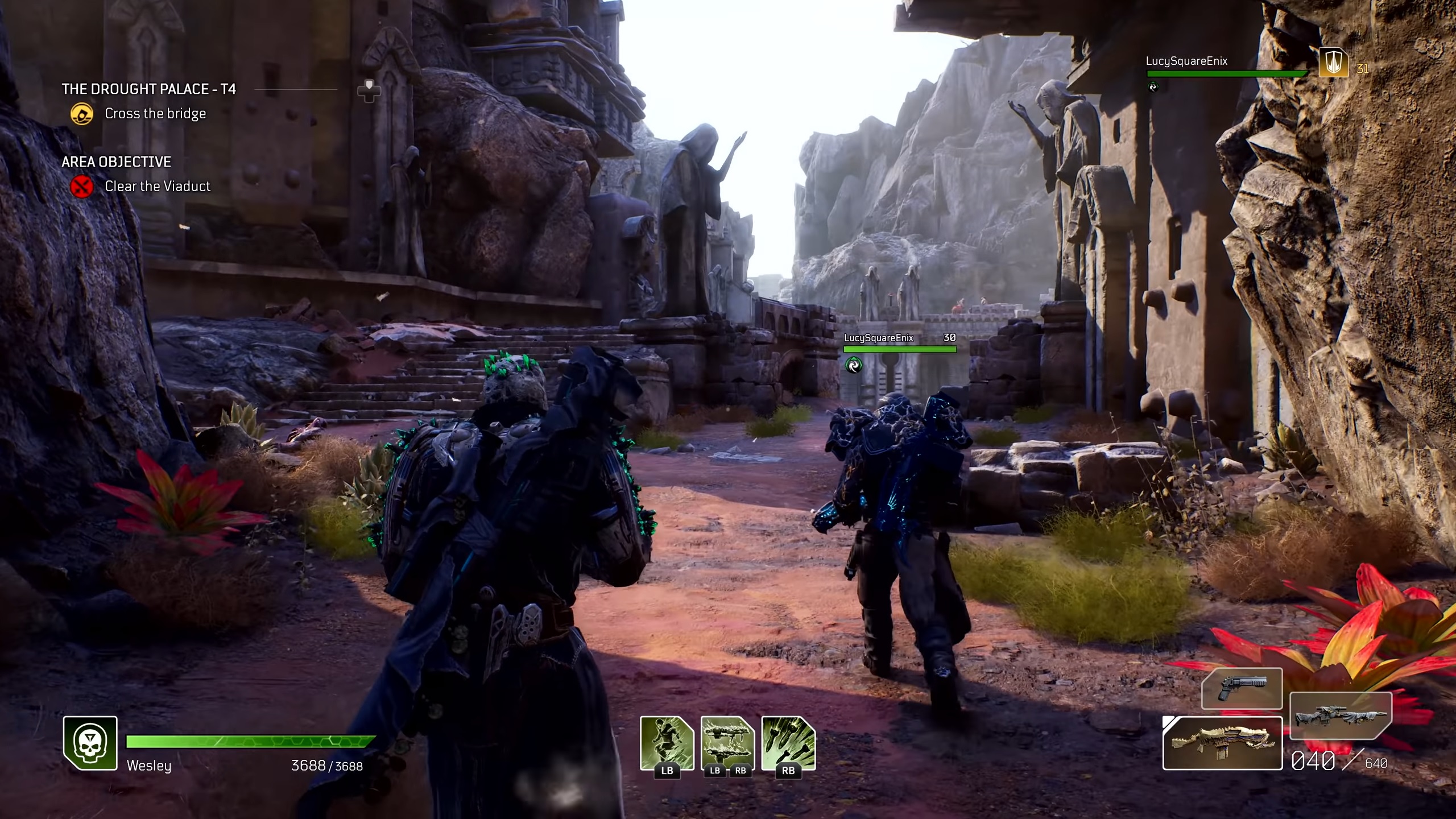1456x819 pixels.
Task: Select the Clear the Viaduct area objective
Action: pyautogui.click(x=157, y=187)
